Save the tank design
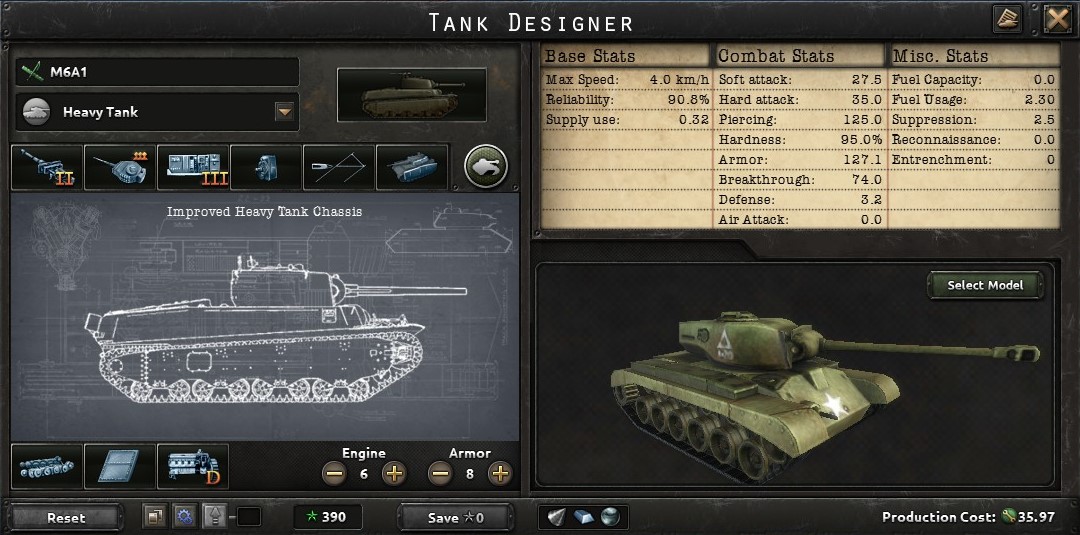Image resolution: width=1080 pixels, height=535 pixels. [455, 517]
